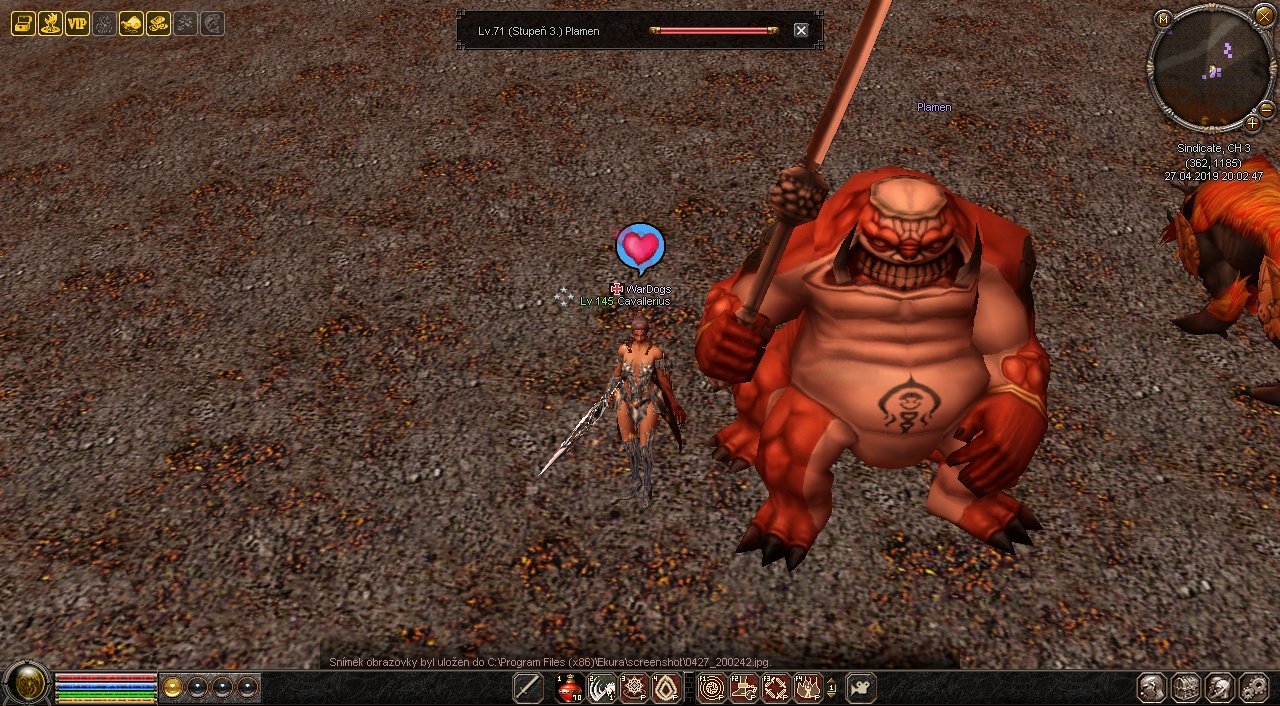
Task: Open the treasure chest menu icon
Action: click(23, 24)
